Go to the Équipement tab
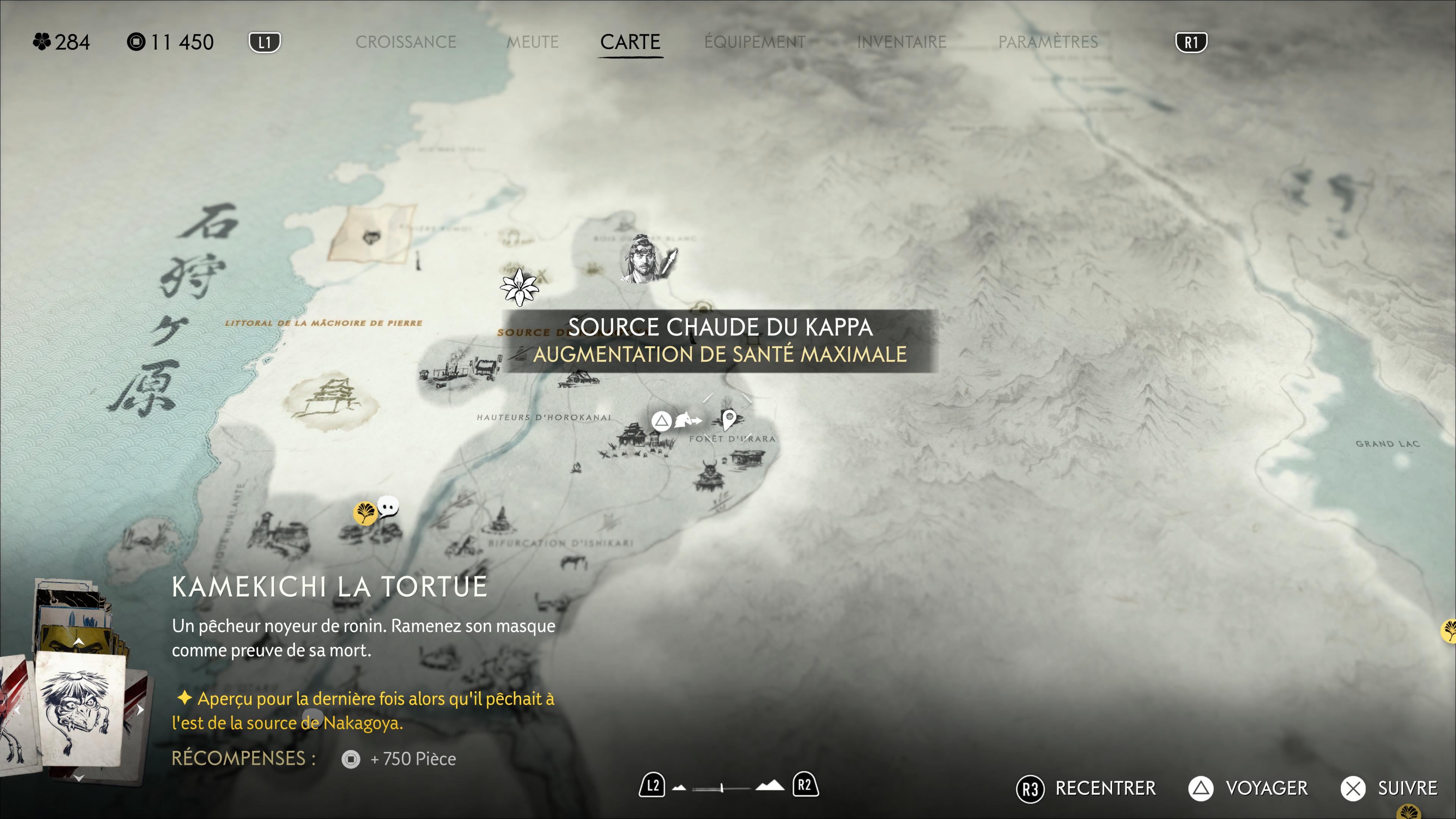Viewport: 1456px width, 819px height. click(x=755, y=42)
